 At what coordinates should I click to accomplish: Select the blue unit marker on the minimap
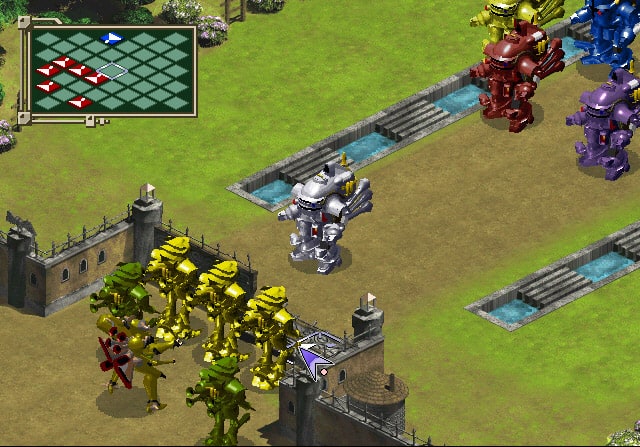click(112, 38)
